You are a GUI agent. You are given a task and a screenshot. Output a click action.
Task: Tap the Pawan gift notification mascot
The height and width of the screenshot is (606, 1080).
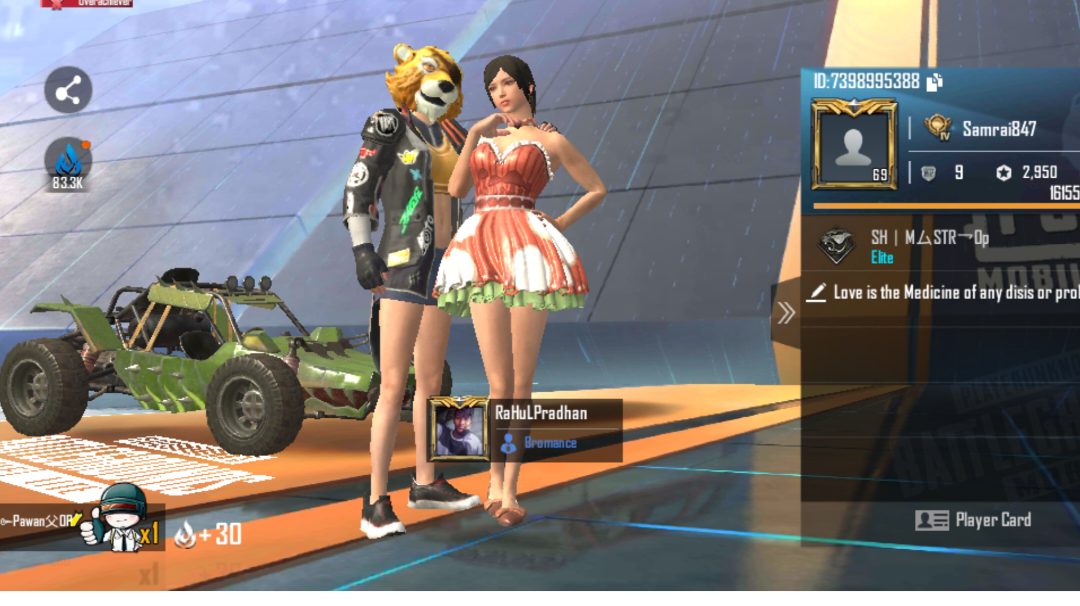108,519
